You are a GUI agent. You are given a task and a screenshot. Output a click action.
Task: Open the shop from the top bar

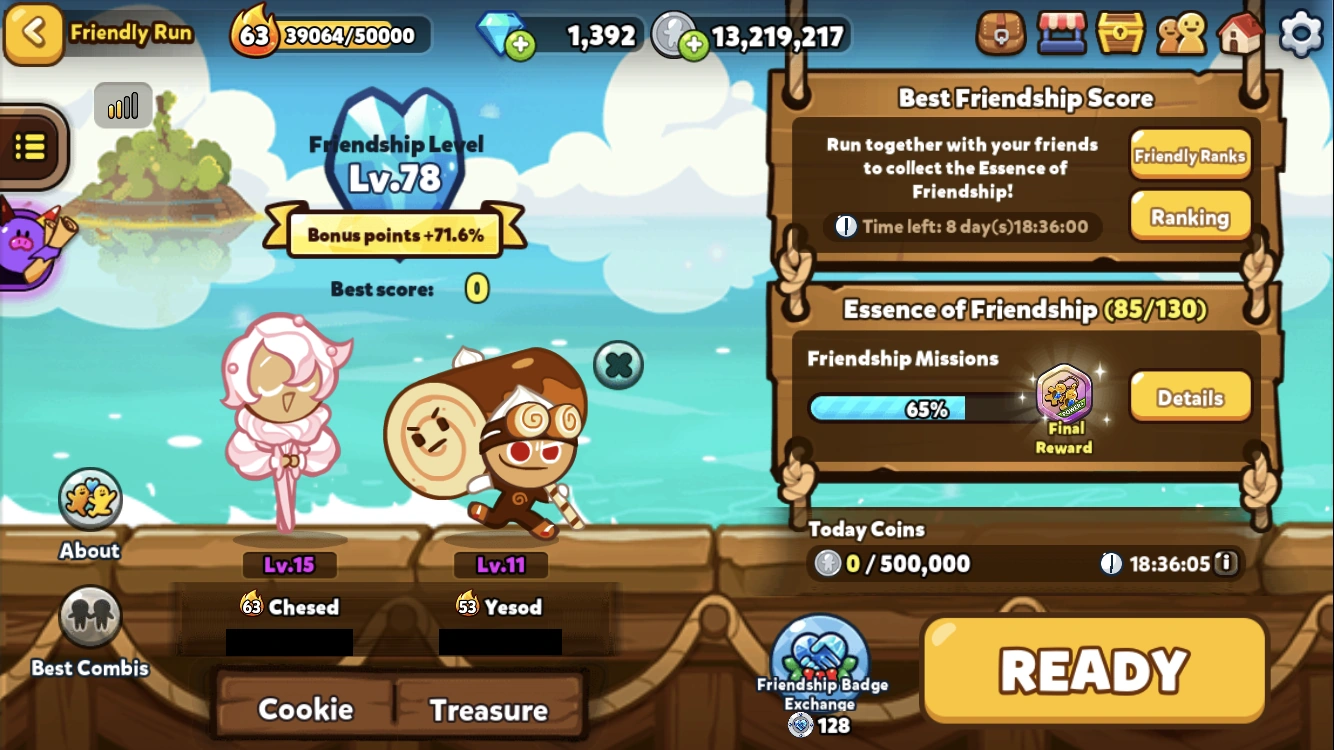[x=1062, y=33]
